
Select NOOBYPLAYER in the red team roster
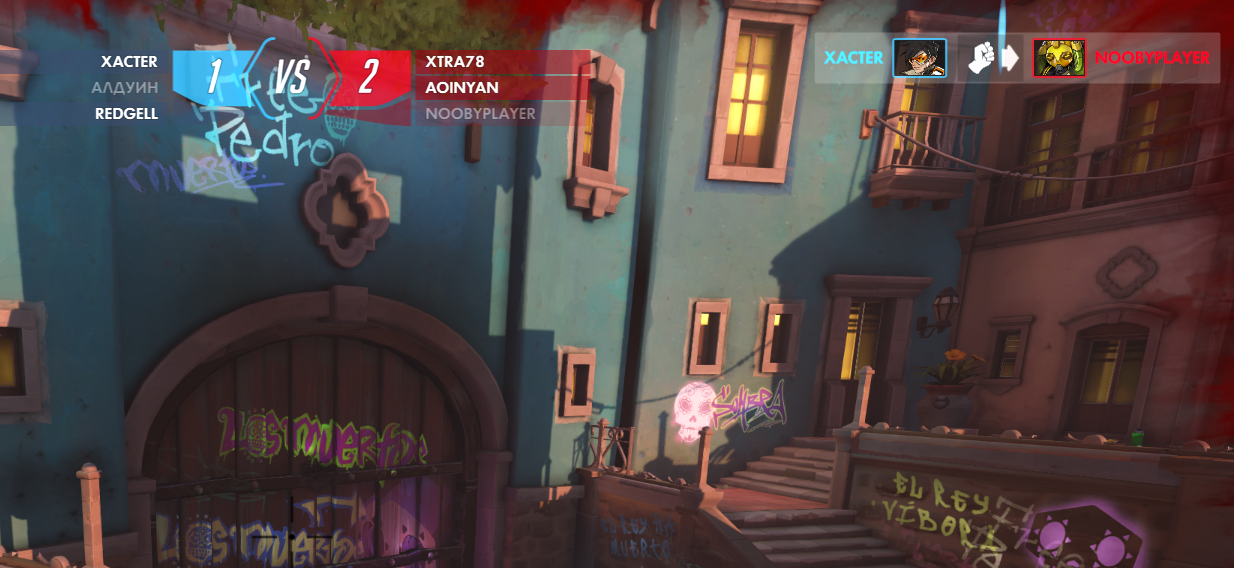click(481, 114)
